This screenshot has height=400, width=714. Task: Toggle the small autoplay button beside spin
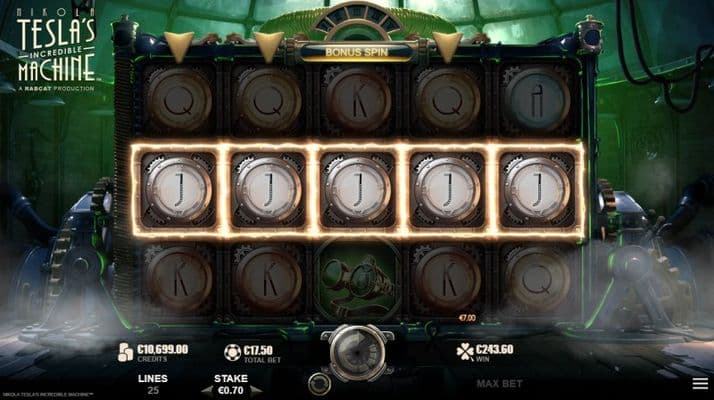click(x=320, y=383)
